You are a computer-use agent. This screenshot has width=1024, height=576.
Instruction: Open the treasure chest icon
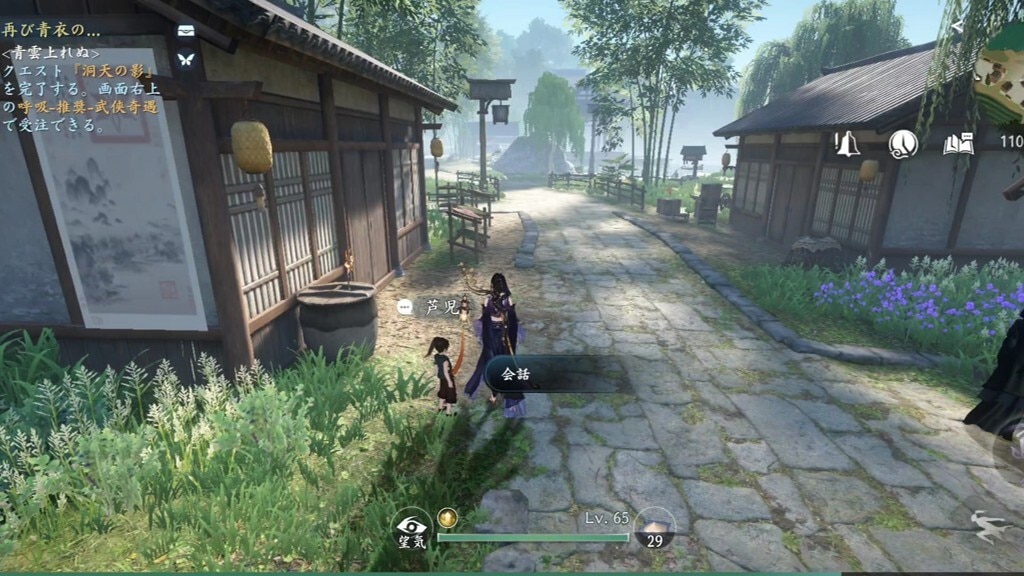coord(186,31)
